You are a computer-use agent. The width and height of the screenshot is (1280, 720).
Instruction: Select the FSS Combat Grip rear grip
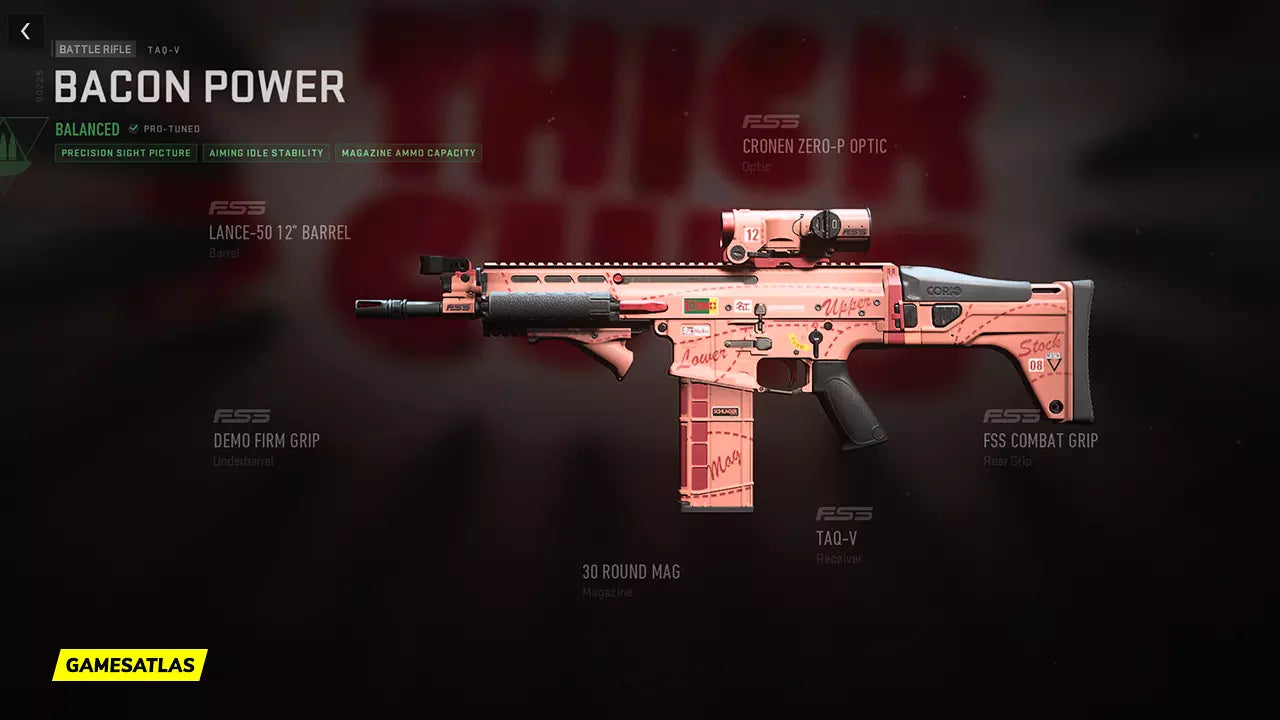click(x=1040, y=440)
